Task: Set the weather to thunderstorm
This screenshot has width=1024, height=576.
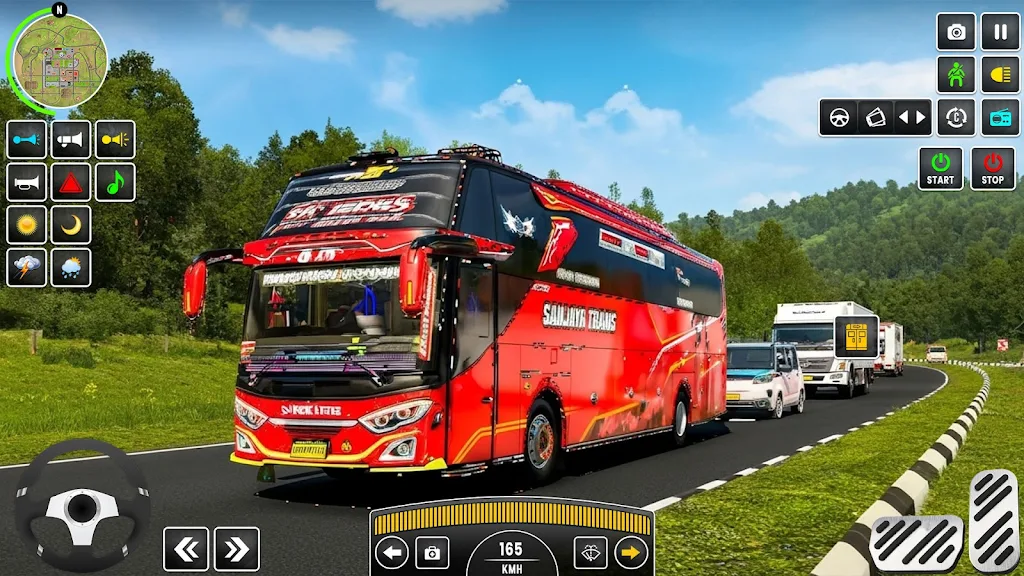Action: point(27,268)
